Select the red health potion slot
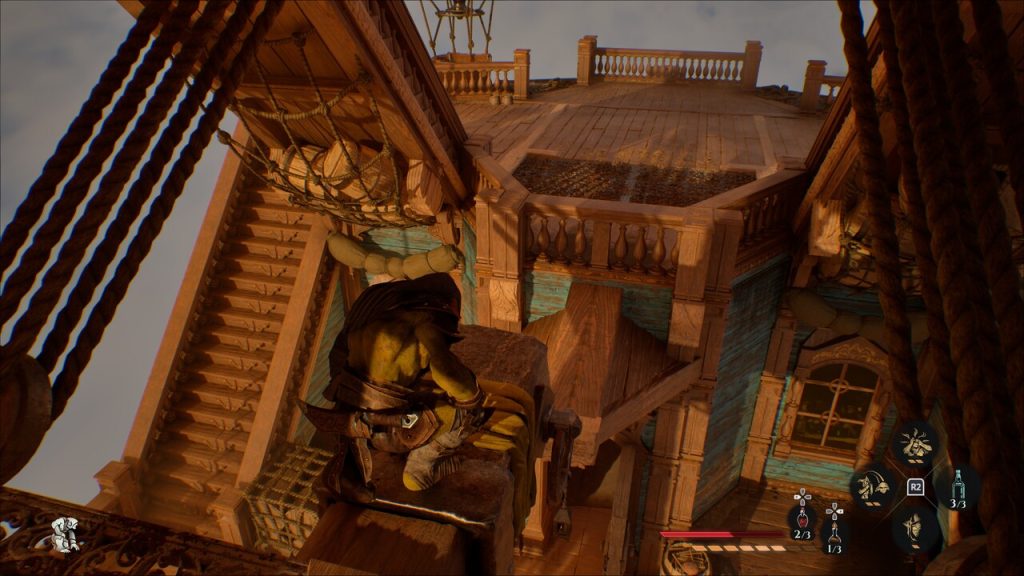Image resolution: width=1024 pixels, height=576 pixels. coord(802,520)
